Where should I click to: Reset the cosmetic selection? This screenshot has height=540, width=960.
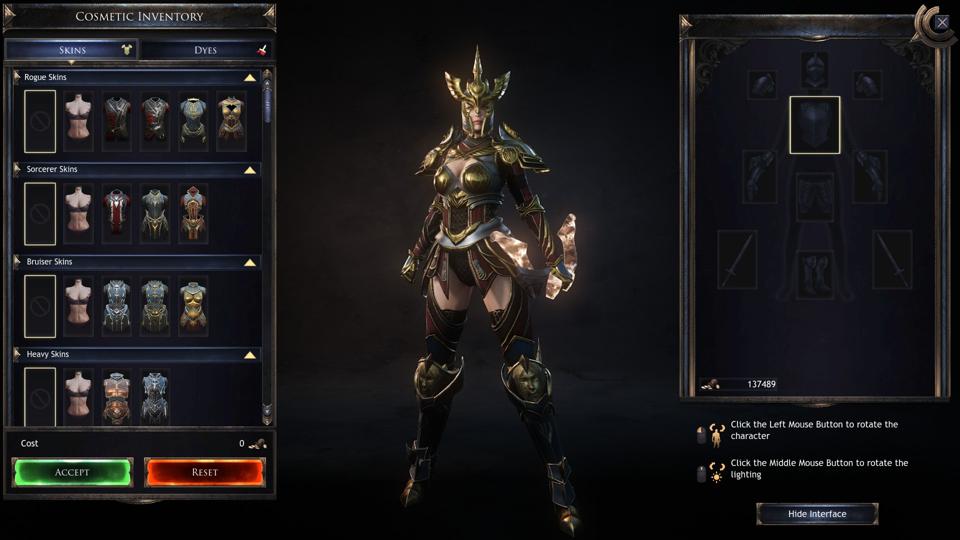(205, 472)
